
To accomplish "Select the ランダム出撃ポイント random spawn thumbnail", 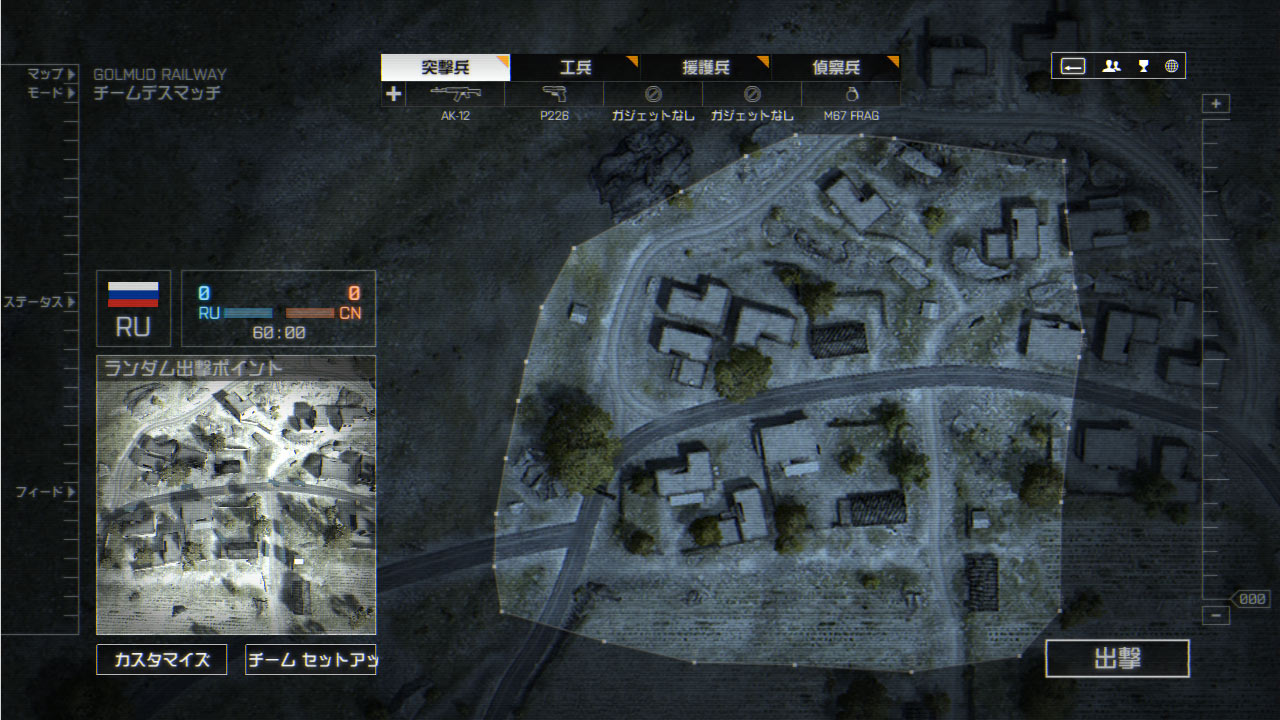I will 236,495.
